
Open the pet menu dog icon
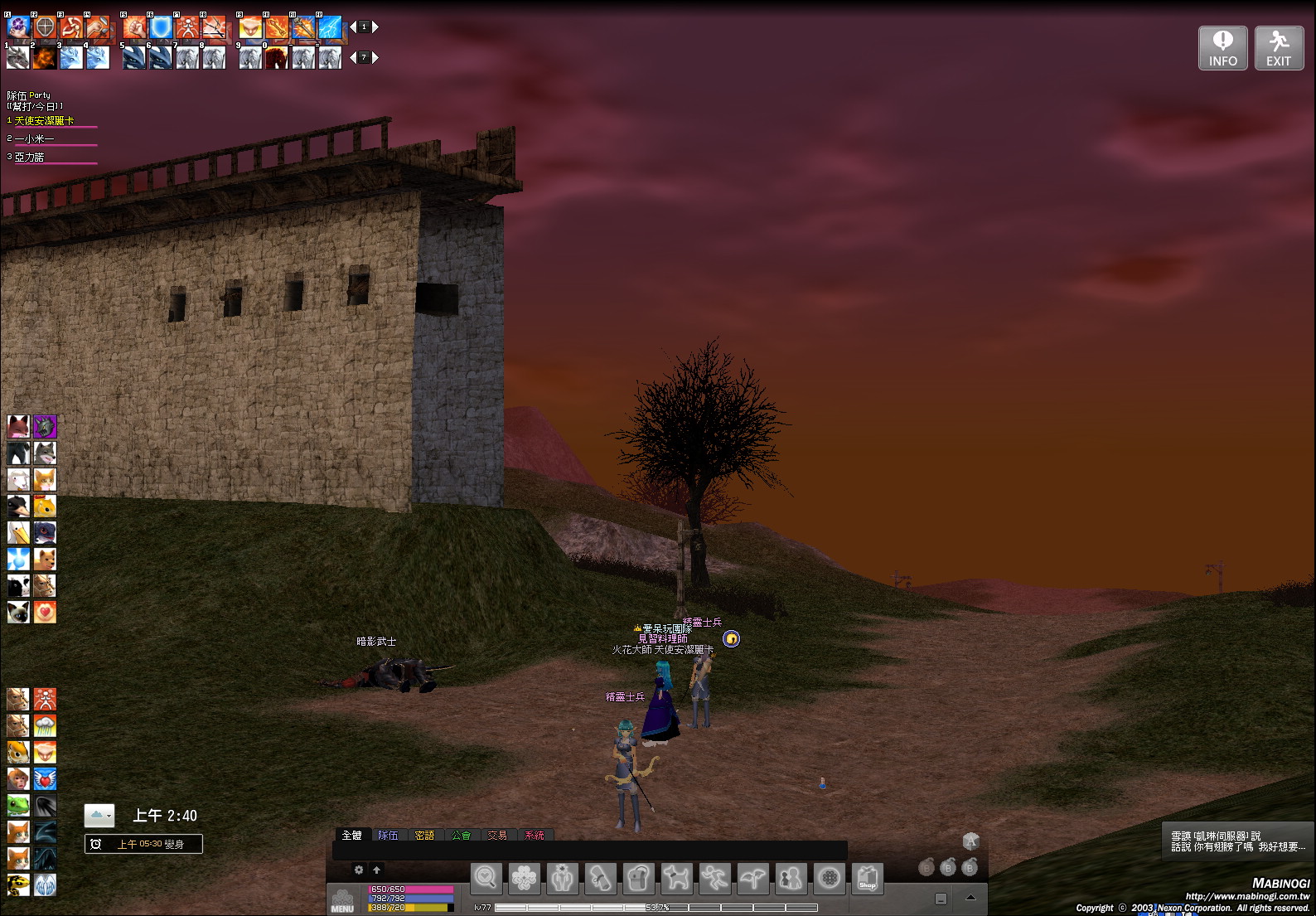click(x=676, y=878)
